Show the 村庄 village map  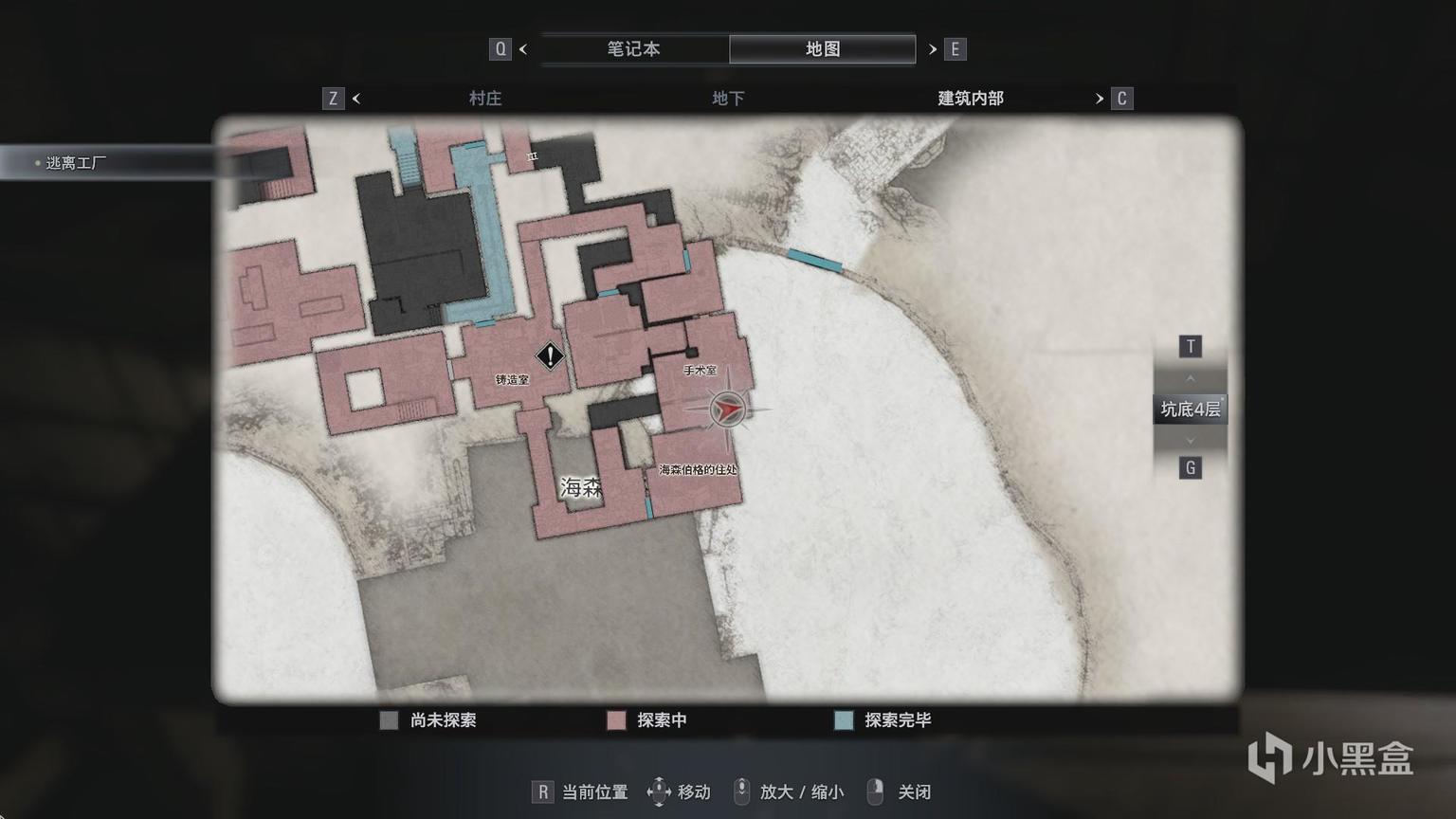click(x=485, y=99)
